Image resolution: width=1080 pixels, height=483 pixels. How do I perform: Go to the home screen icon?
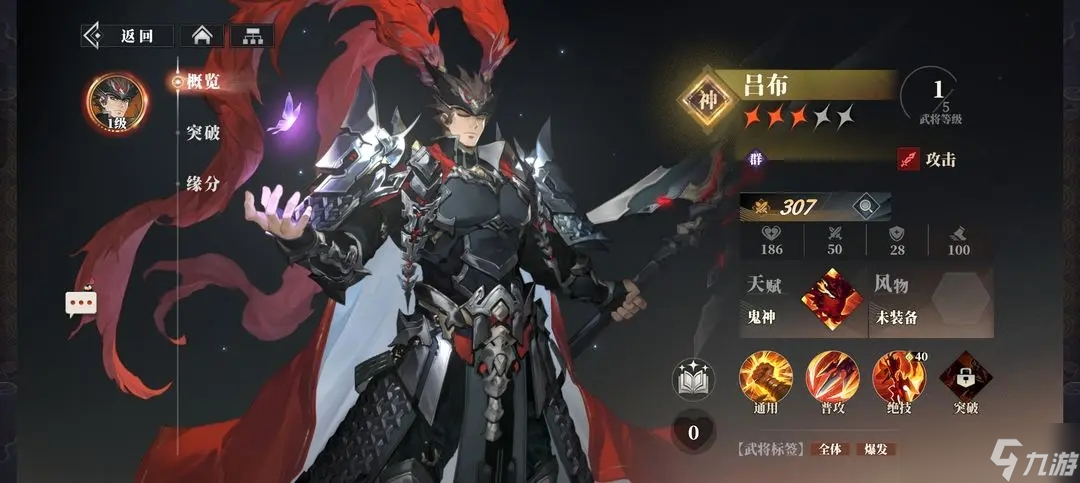click(x=201, y=36)
